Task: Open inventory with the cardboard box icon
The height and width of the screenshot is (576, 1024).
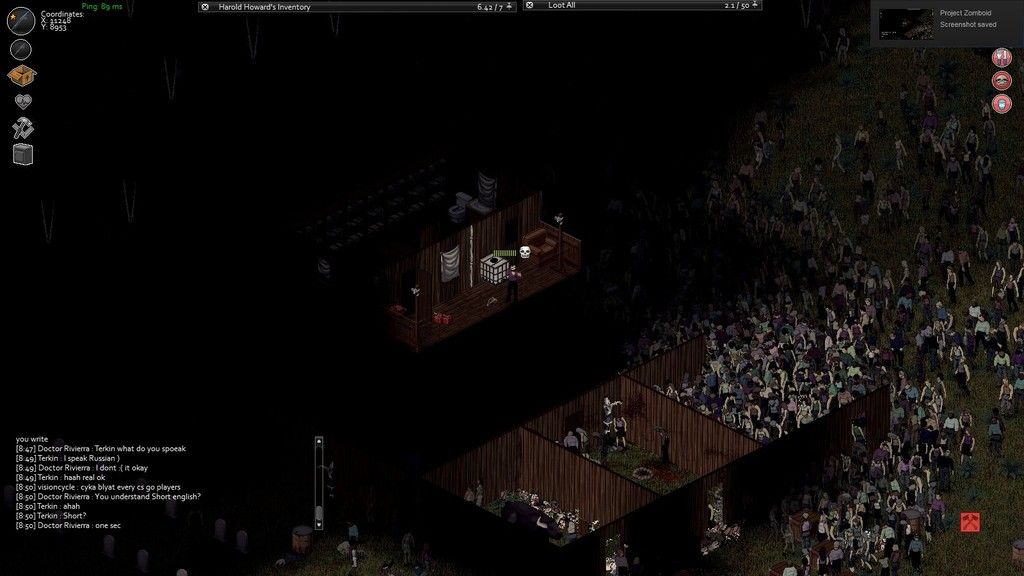Action: (22, 76)
